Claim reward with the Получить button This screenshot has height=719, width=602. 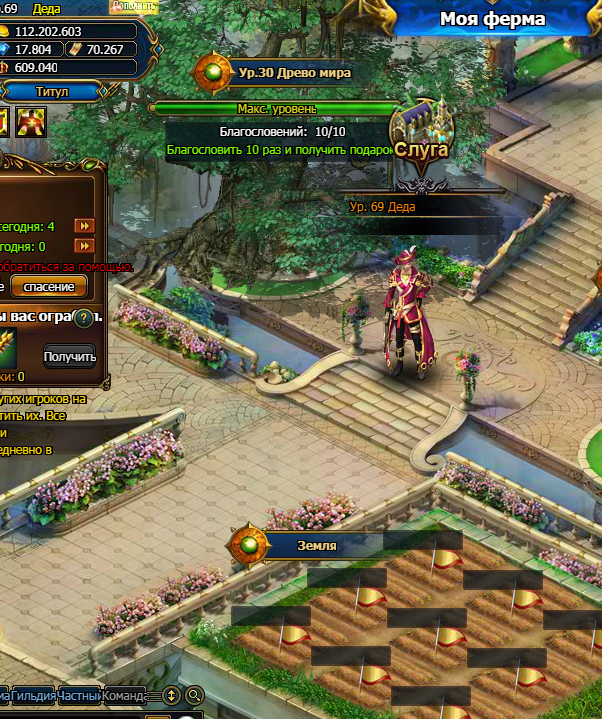point(70,356)
